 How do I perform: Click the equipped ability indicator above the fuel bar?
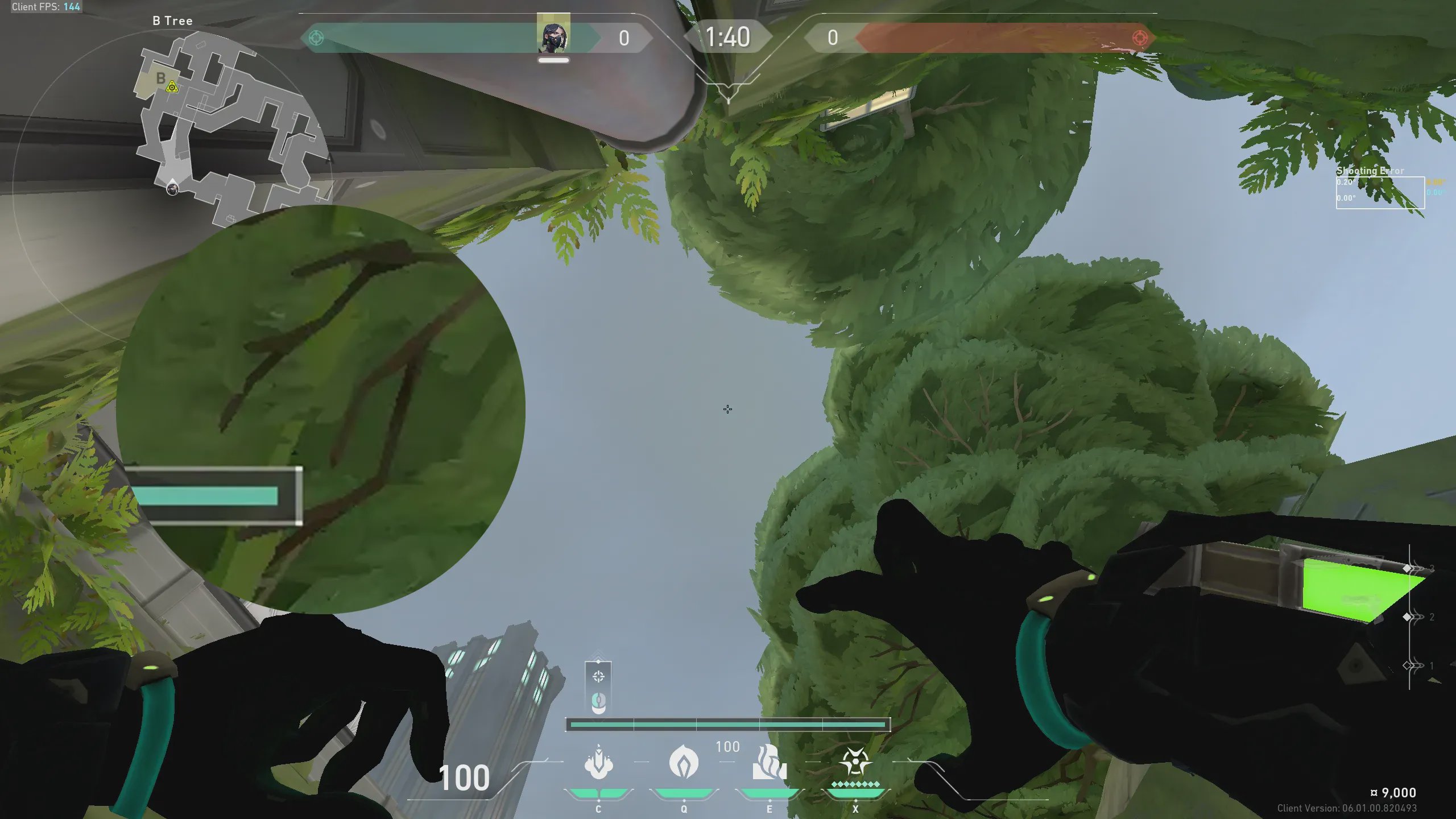(x=598, y=687)
